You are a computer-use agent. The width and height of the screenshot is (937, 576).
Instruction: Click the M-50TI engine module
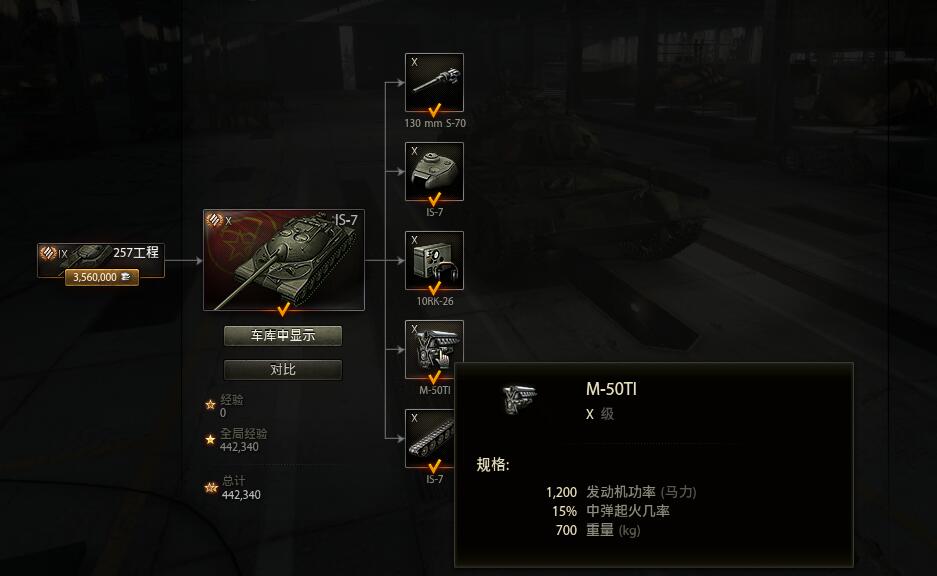(434, 349)
